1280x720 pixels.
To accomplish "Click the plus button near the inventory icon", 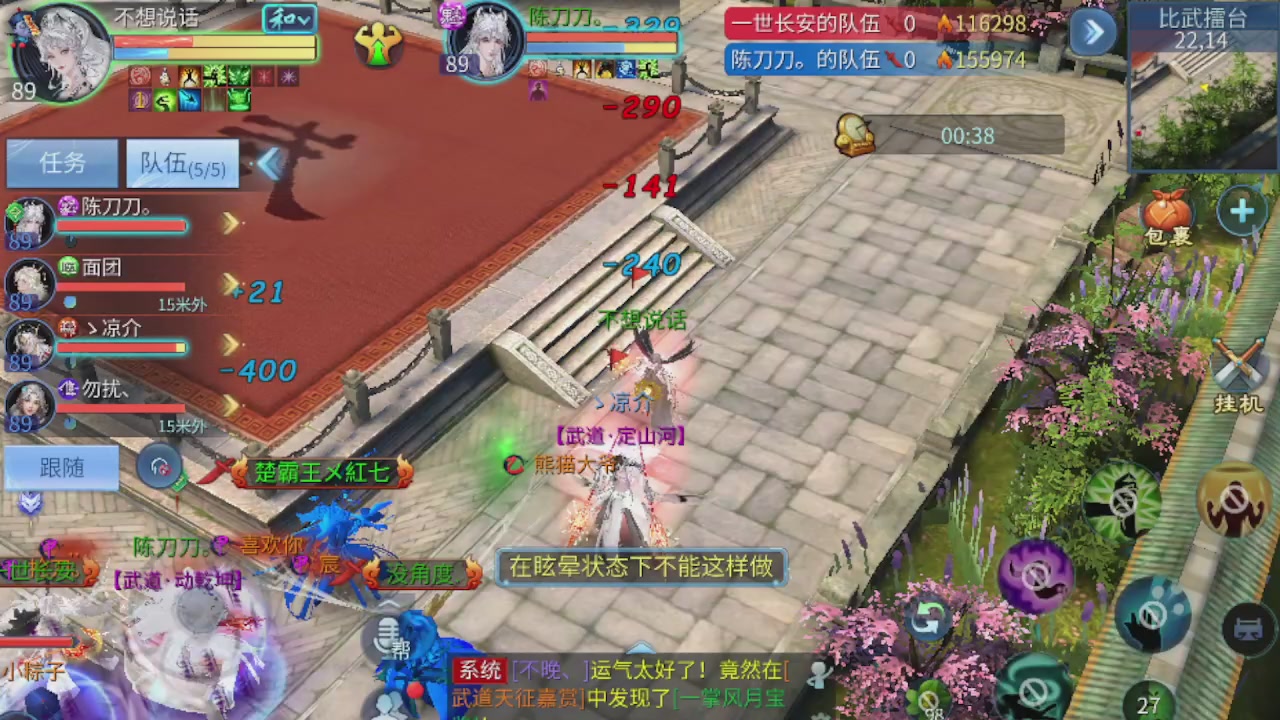I will pos(1241,211).
